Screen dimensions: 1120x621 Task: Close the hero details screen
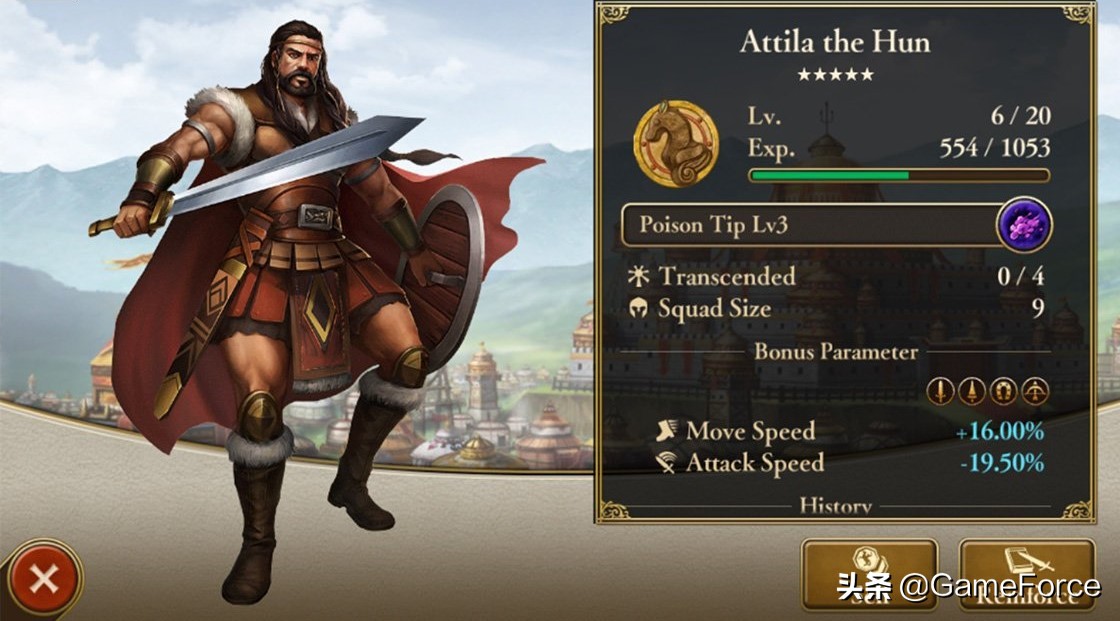click(43, 578)
